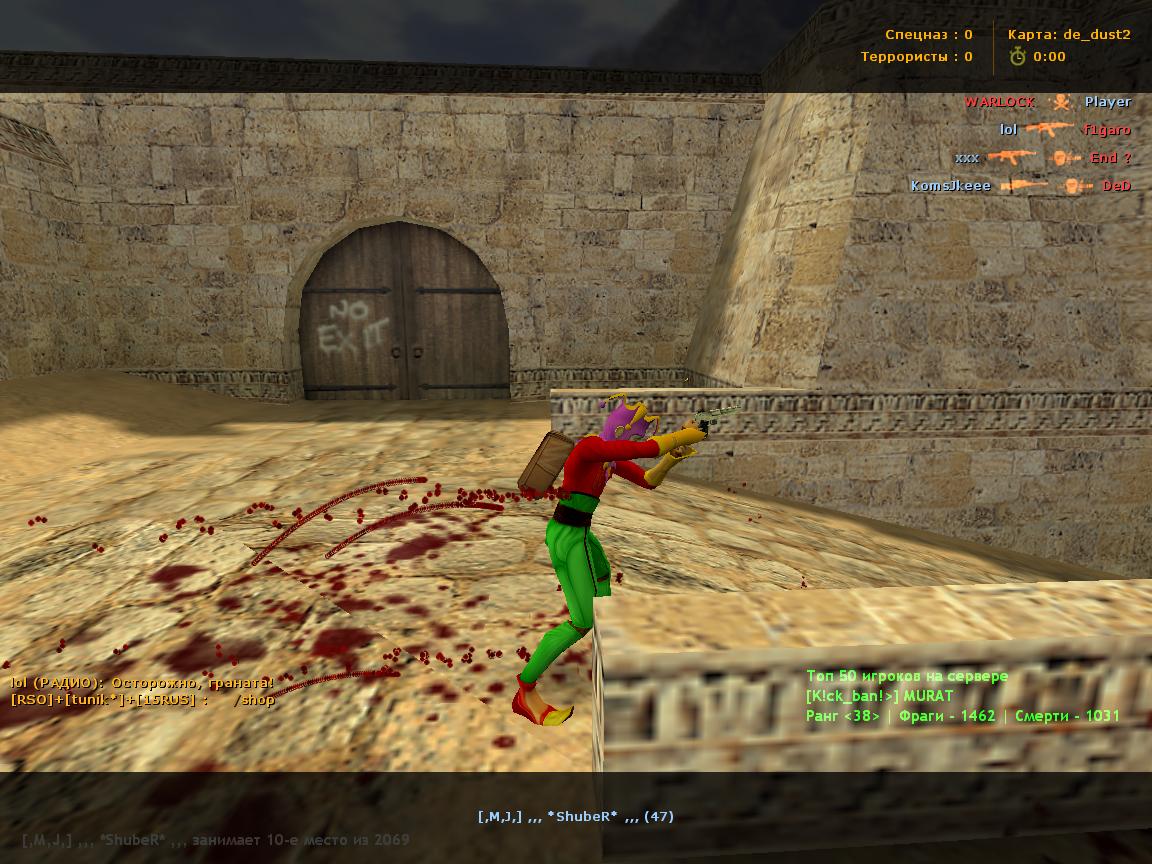Select the KomsJkeee kill feed entry
This screenshot has height=864, width=1152.
point(950,186)
